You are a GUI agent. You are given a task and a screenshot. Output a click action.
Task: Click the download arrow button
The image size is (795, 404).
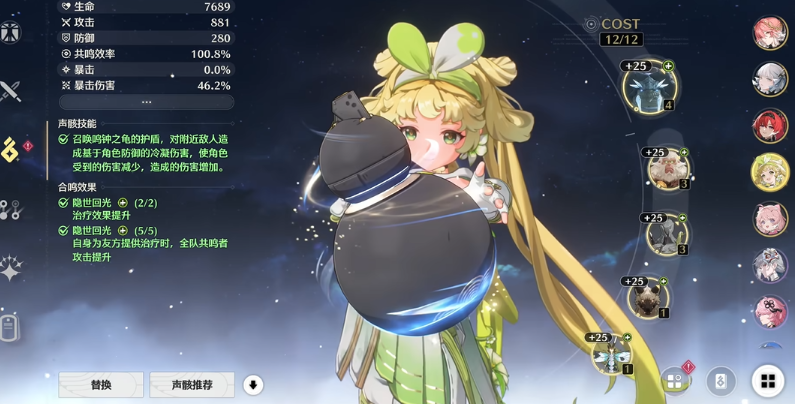point(253,385)
